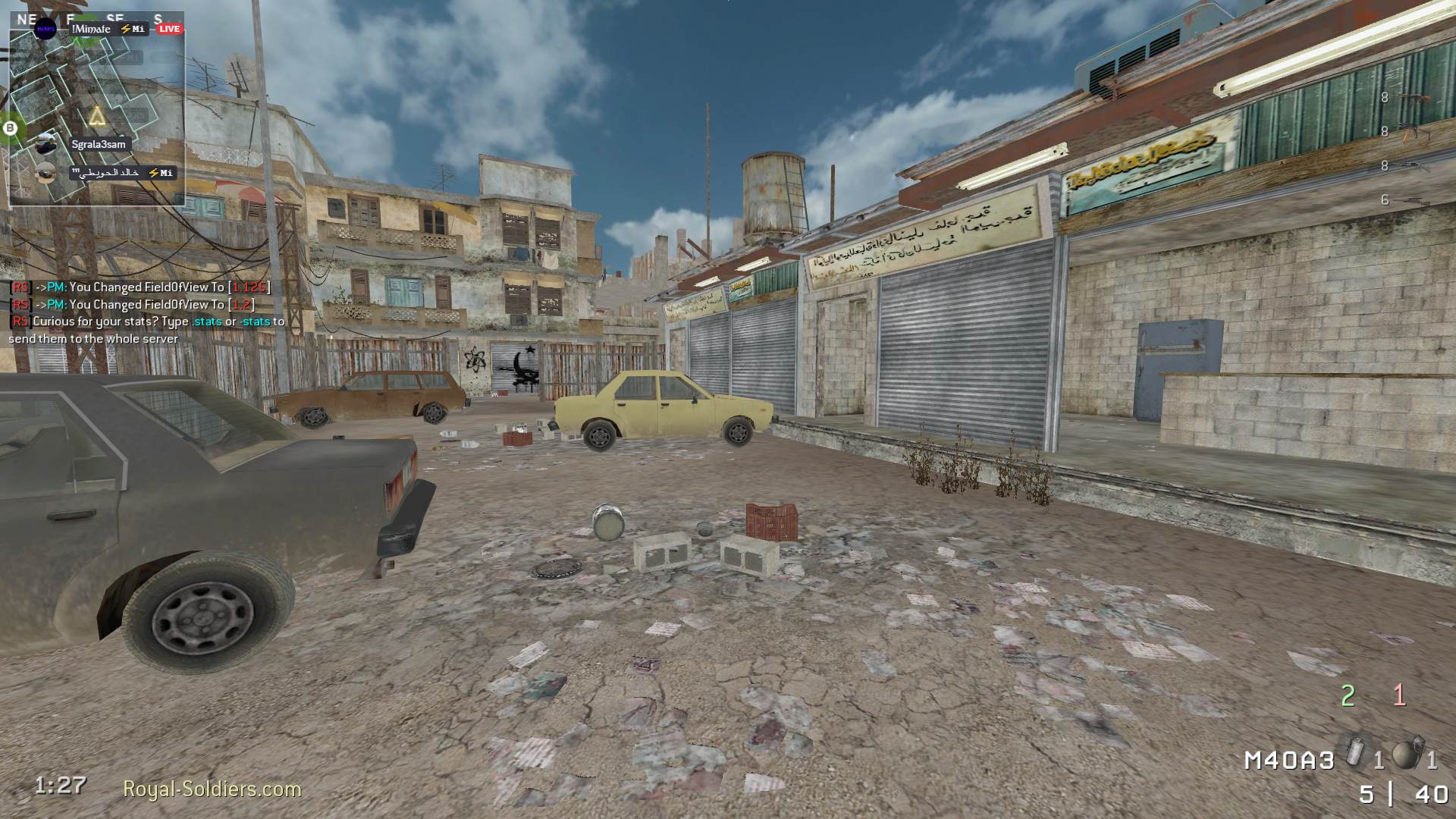Click the B bombsite marker on the minimap
1456x819 pixels.
9,127
